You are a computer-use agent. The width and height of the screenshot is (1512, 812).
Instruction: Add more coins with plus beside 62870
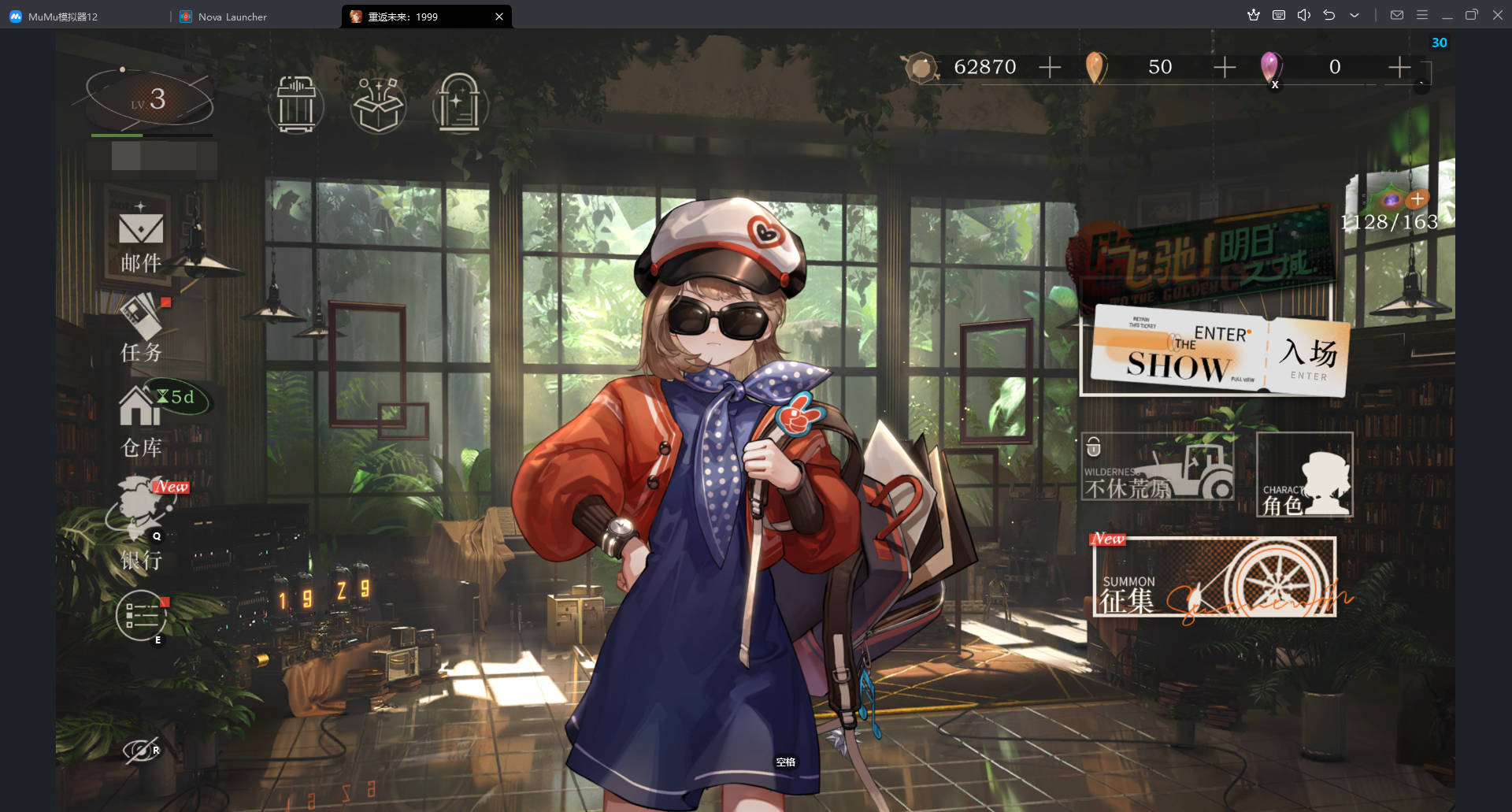pyautogui.click(x=1050, y=68)
